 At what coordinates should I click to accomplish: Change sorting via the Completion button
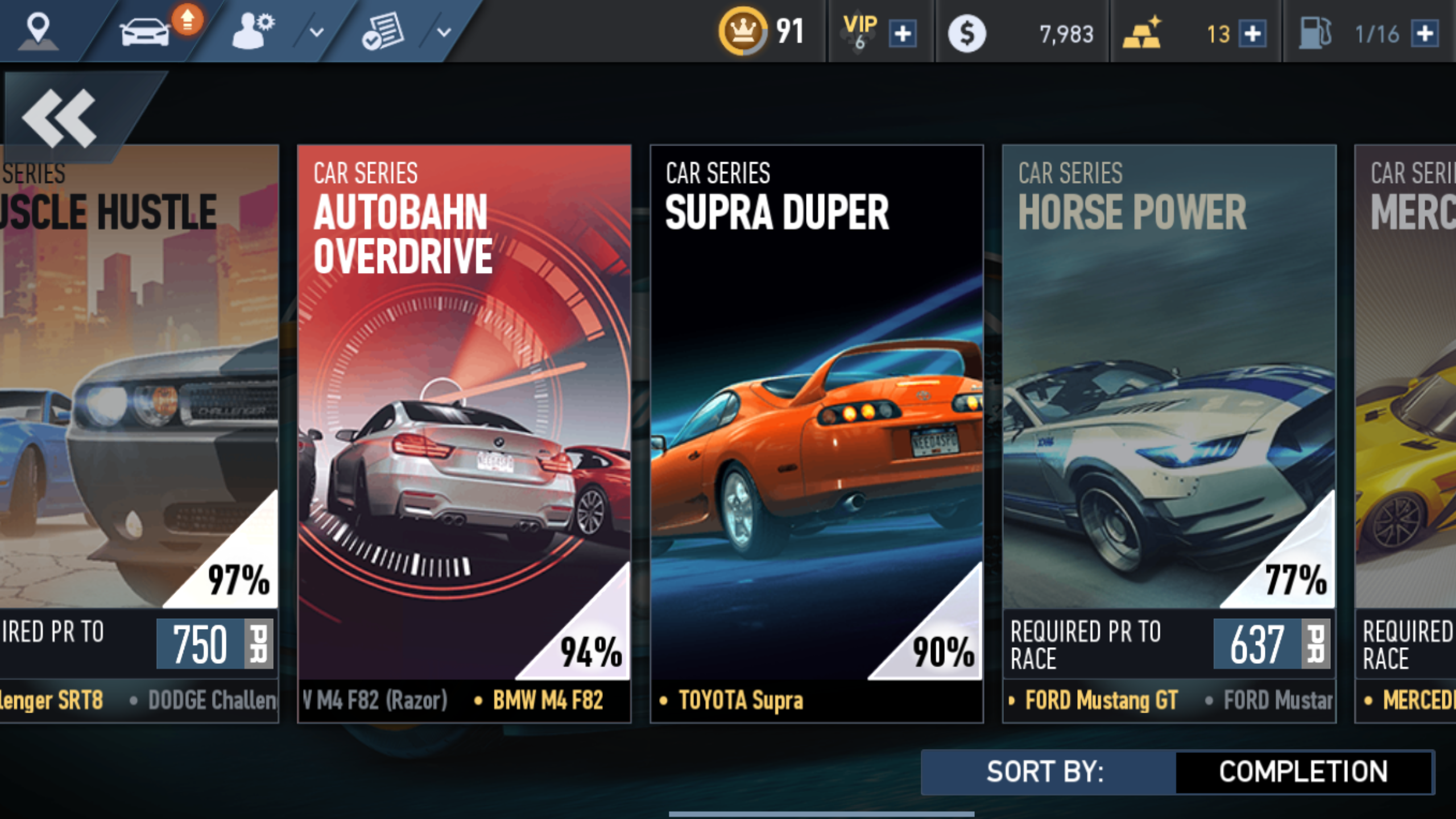1303,772
